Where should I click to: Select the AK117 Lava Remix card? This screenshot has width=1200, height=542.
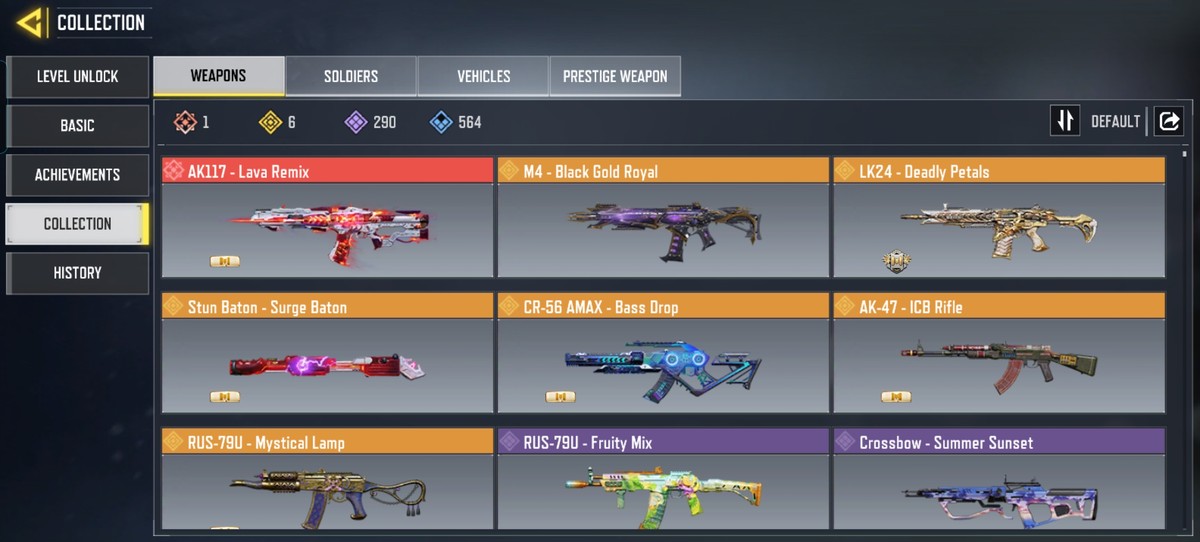point(327,218)
